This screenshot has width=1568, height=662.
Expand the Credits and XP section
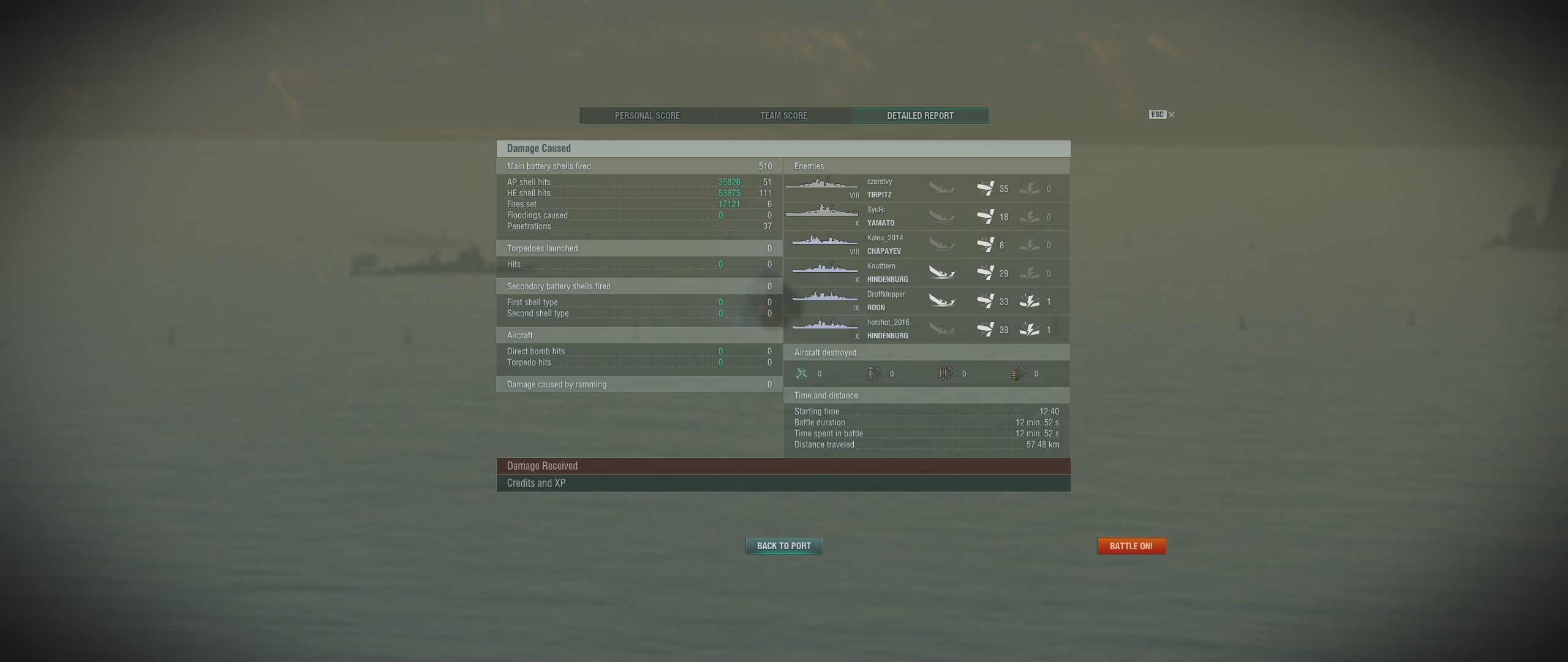[x=783, y=483]
